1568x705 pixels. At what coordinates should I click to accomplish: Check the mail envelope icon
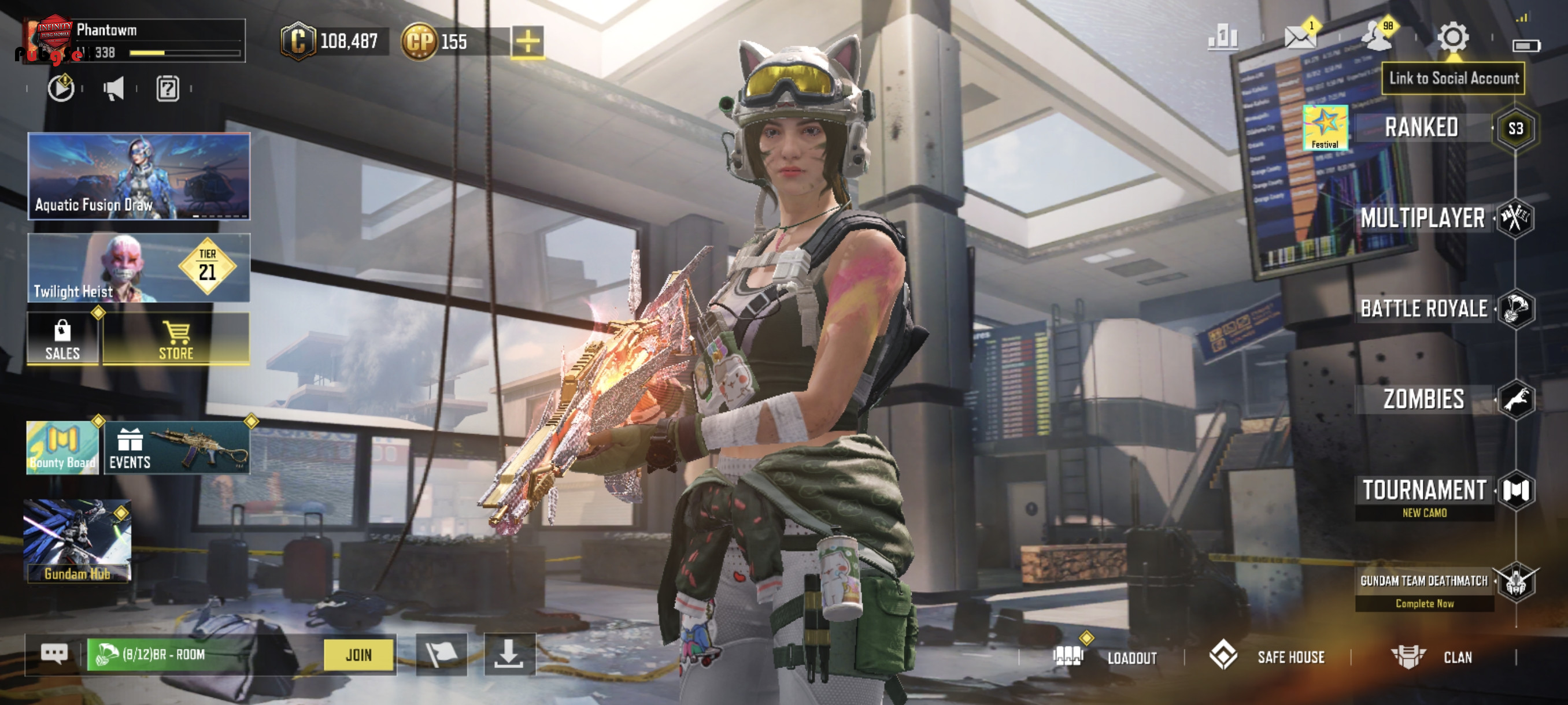pyautogui.click(x=1299, y=37)
